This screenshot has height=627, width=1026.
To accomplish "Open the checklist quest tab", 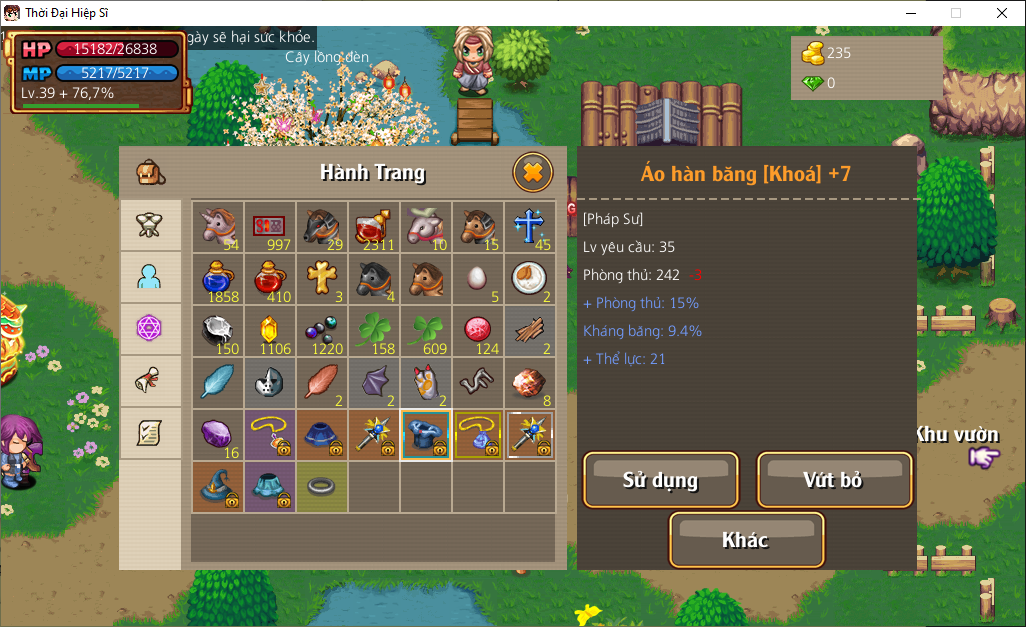I will pyautogui.click(x=151, y=432).
